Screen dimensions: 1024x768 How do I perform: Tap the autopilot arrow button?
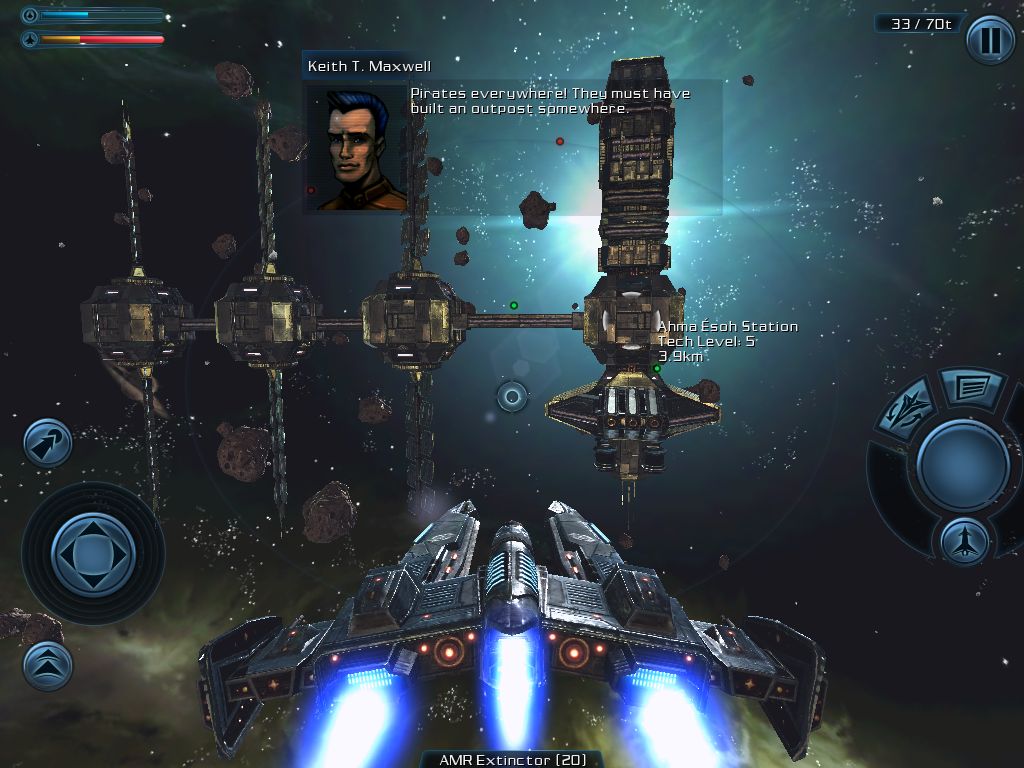pyautogui.click(x=47, y=443)
